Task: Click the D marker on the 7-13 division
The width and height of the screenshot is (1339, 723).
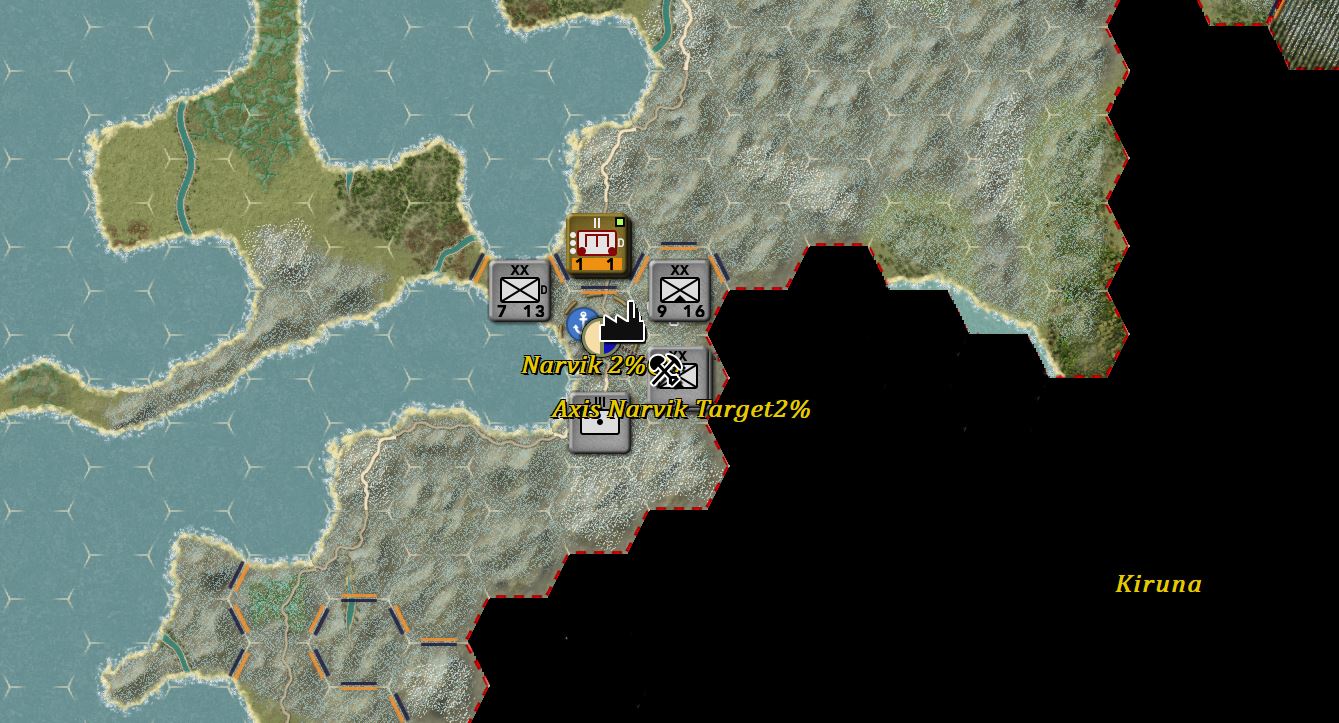Action: pos(545,288)
